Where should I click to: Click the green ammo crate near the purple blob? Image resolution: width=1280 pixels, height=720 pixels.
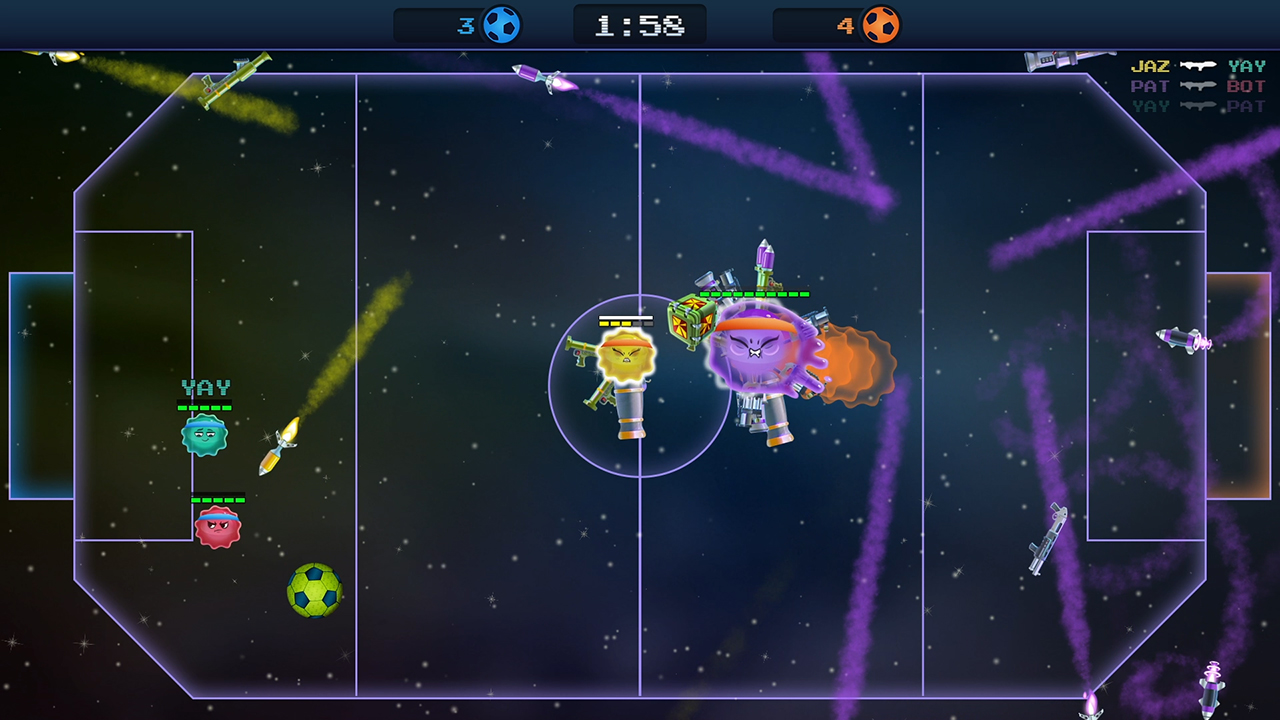point(690,318)
